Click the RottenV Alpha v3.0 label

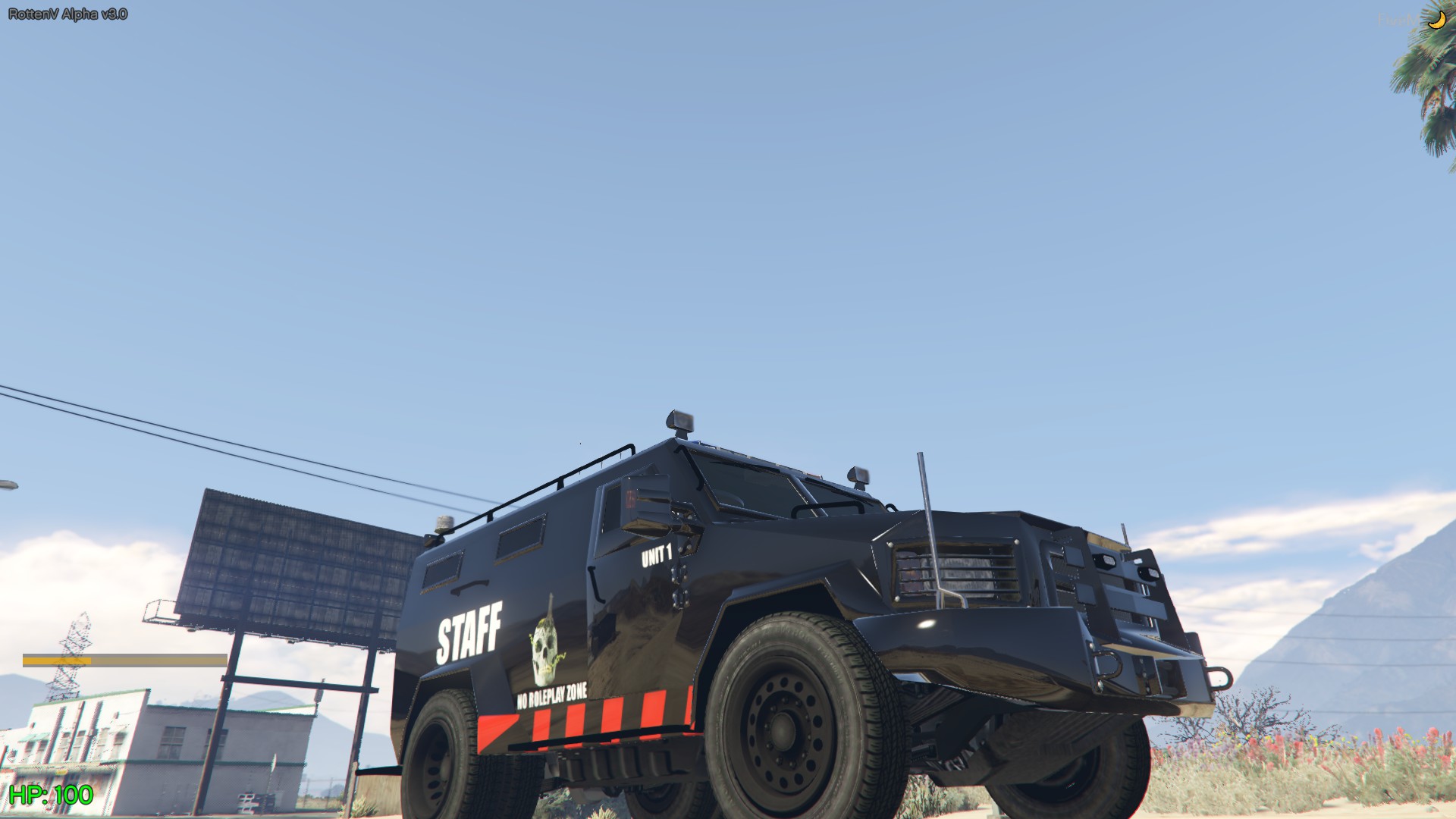[67, 13]
